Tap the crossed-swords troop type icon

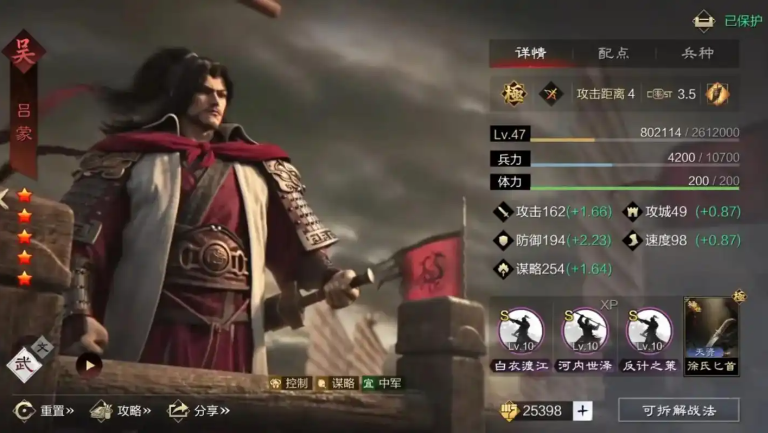coord(551,94)
